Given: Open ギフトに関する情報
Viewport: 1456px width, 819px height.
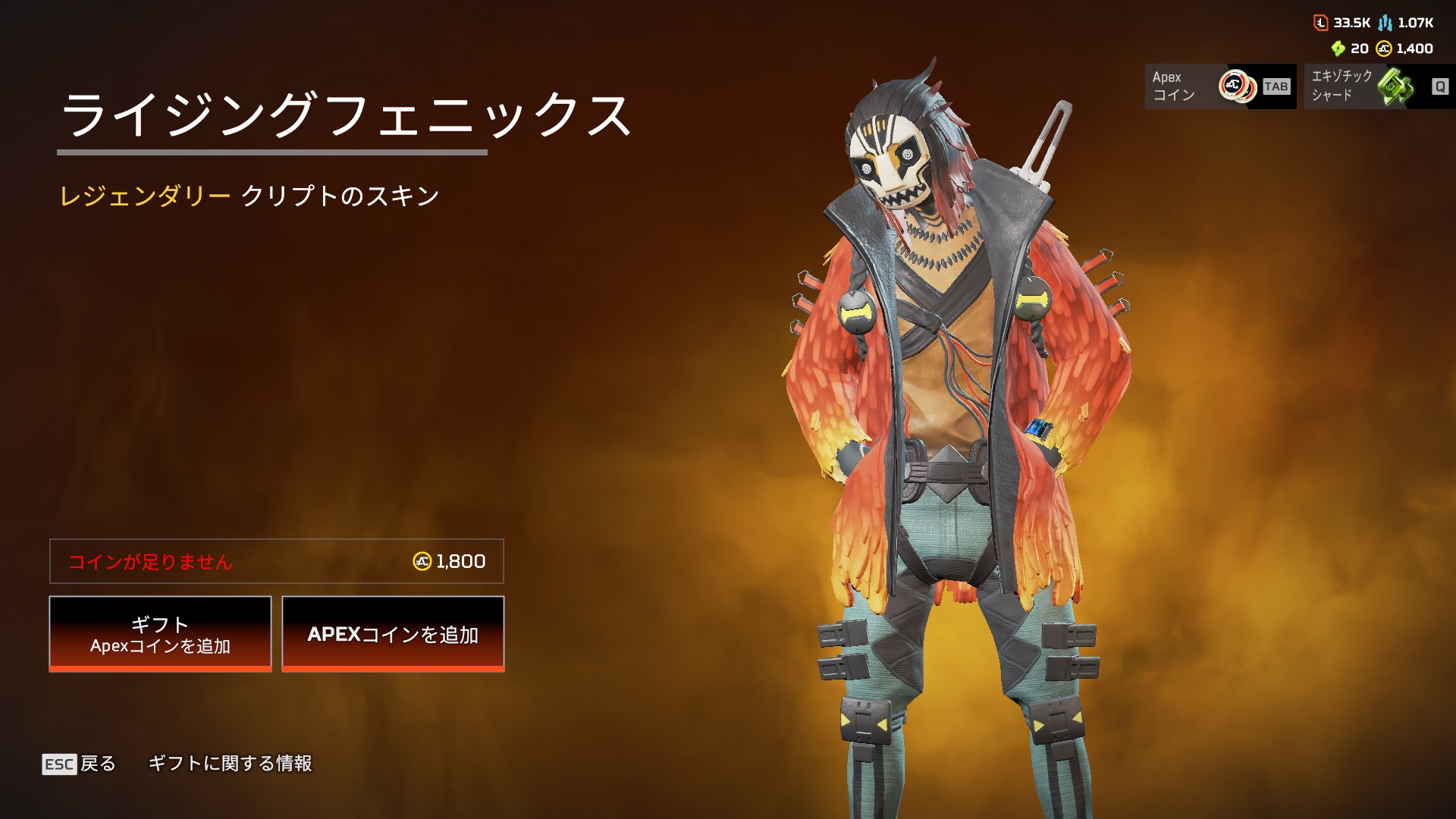Looking at the screenshot, I should pyautogui.click(x=230, y=764).
